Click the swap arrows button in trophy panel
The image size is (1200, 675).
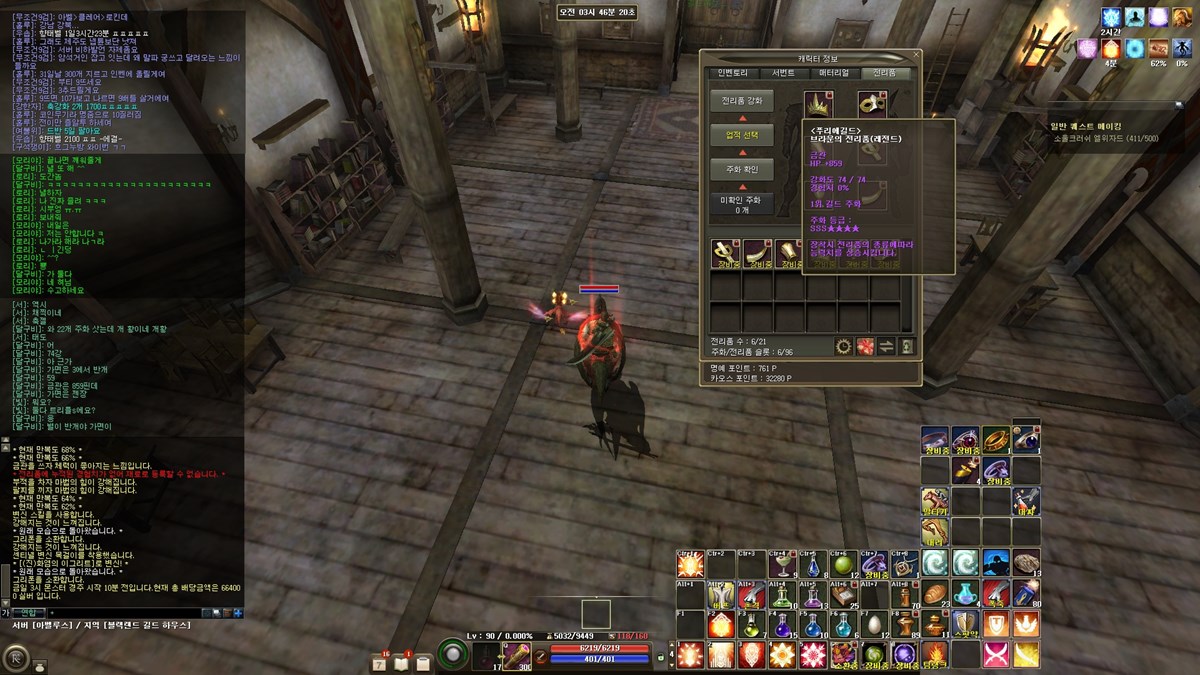pyautogui.click(x=886, y=346)
